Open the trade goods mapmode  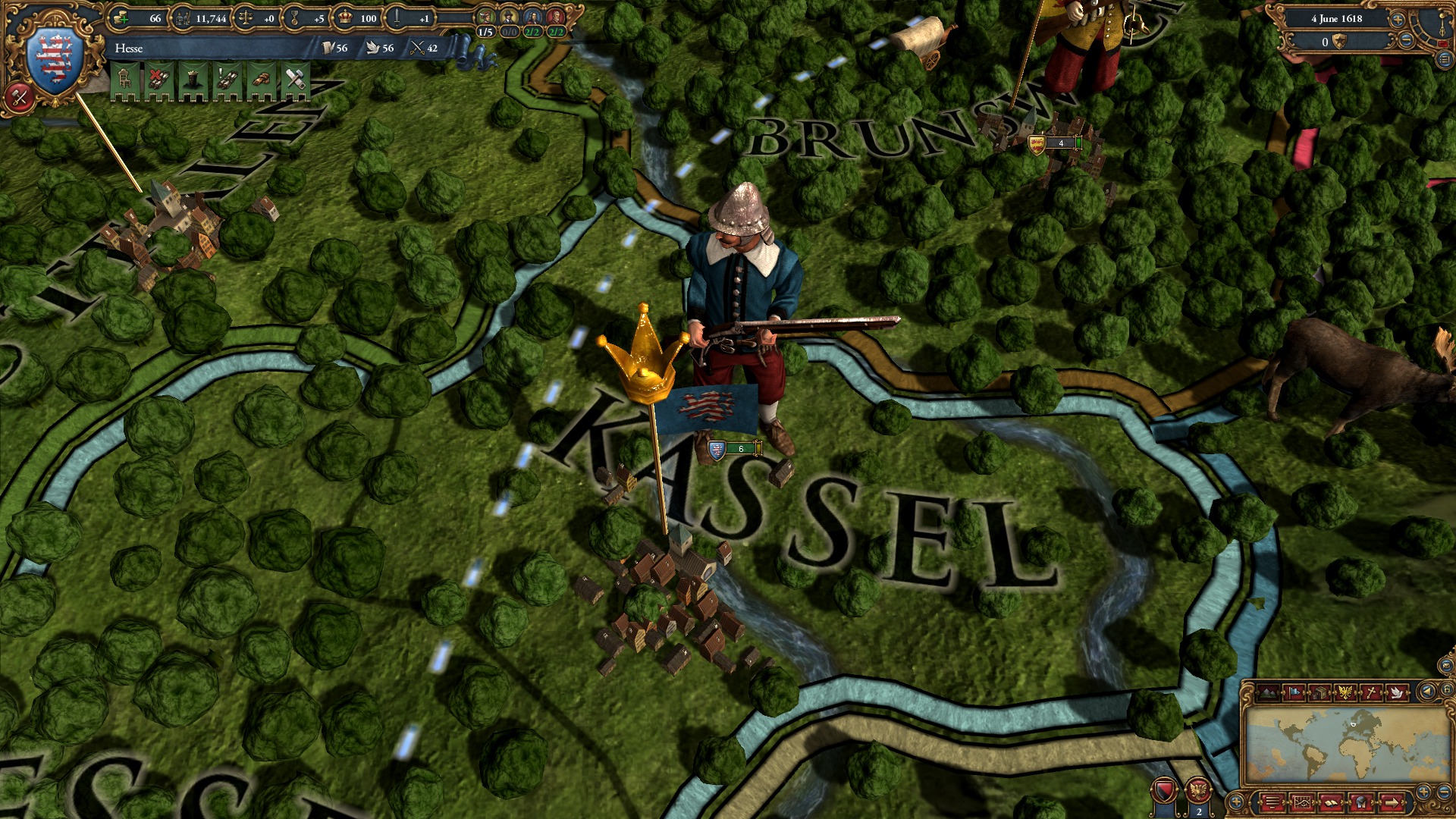click(x=1320, y=693)
